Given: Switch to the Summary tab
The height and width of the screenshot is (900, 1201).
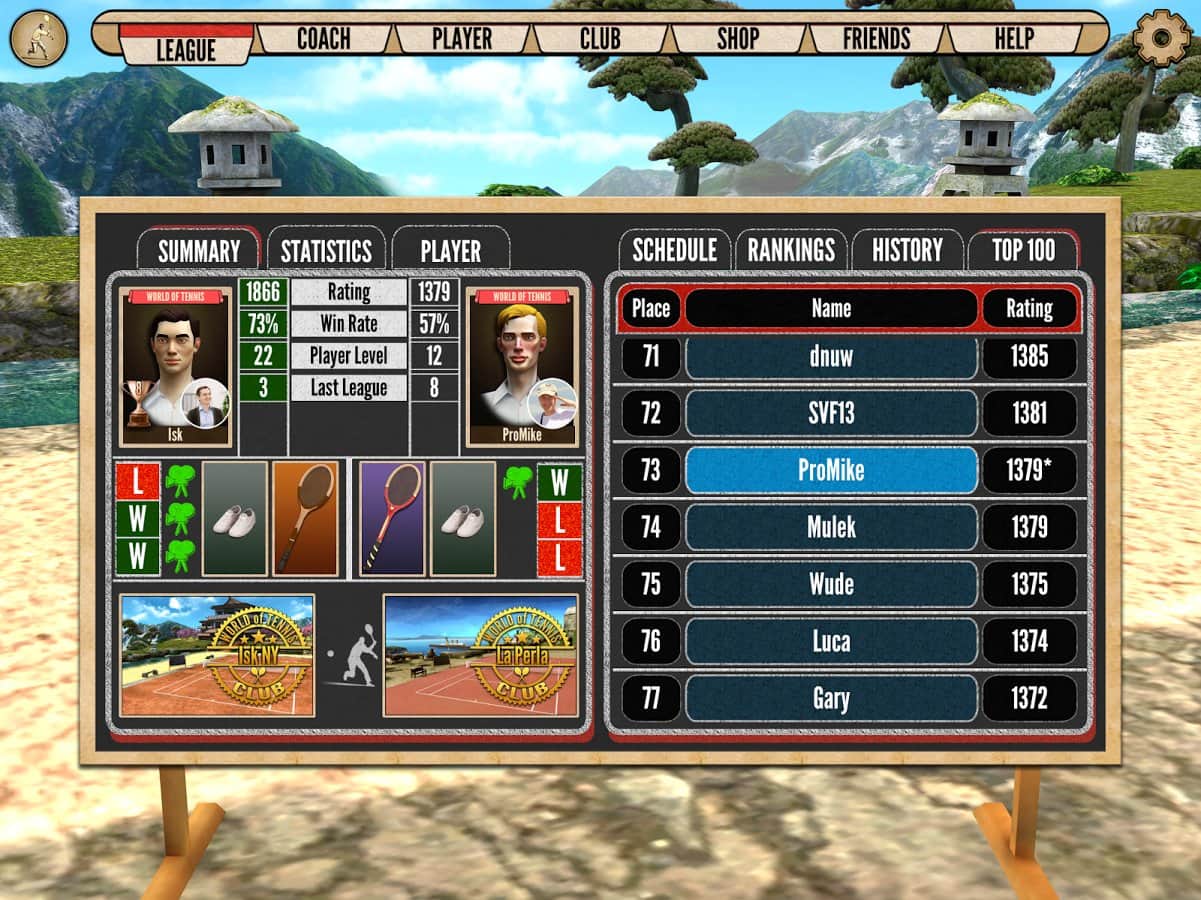Looking at the screenshot, I should pyautogui.click(x=199, y=251).
